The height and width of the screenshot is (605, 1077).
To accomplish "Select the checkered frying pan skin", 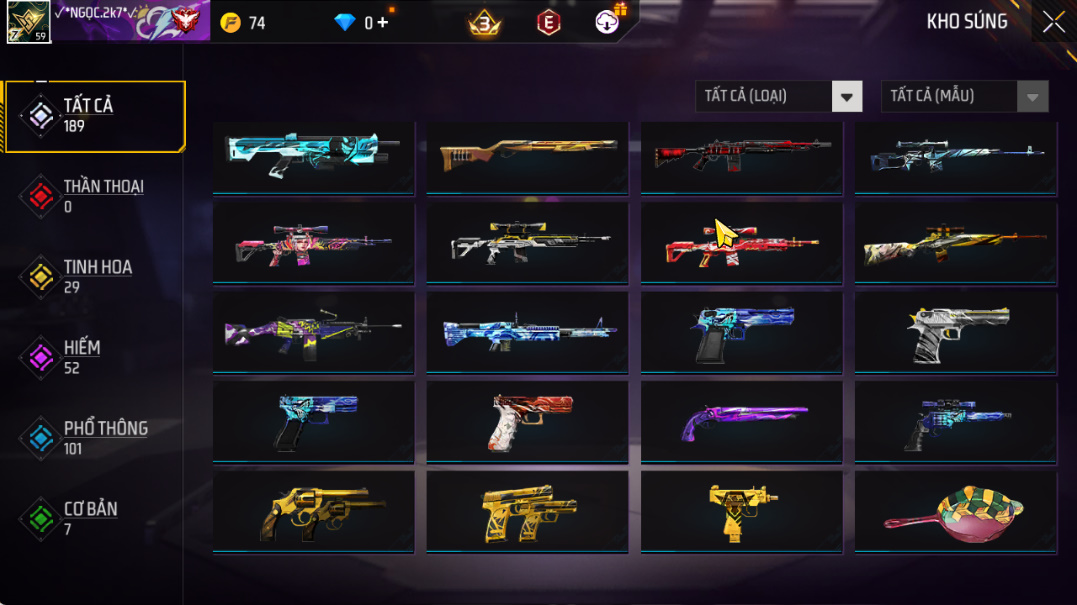I will 955,511.
